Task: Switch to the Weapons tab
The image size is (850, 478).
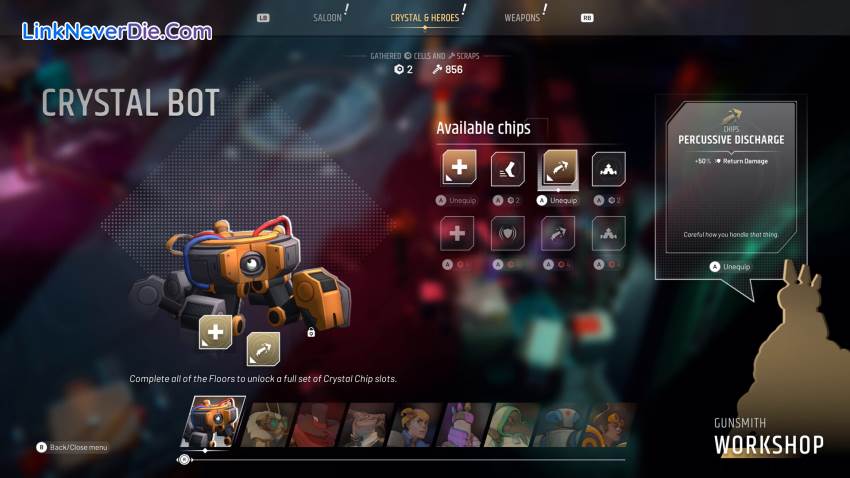Action: coord(523,17)
